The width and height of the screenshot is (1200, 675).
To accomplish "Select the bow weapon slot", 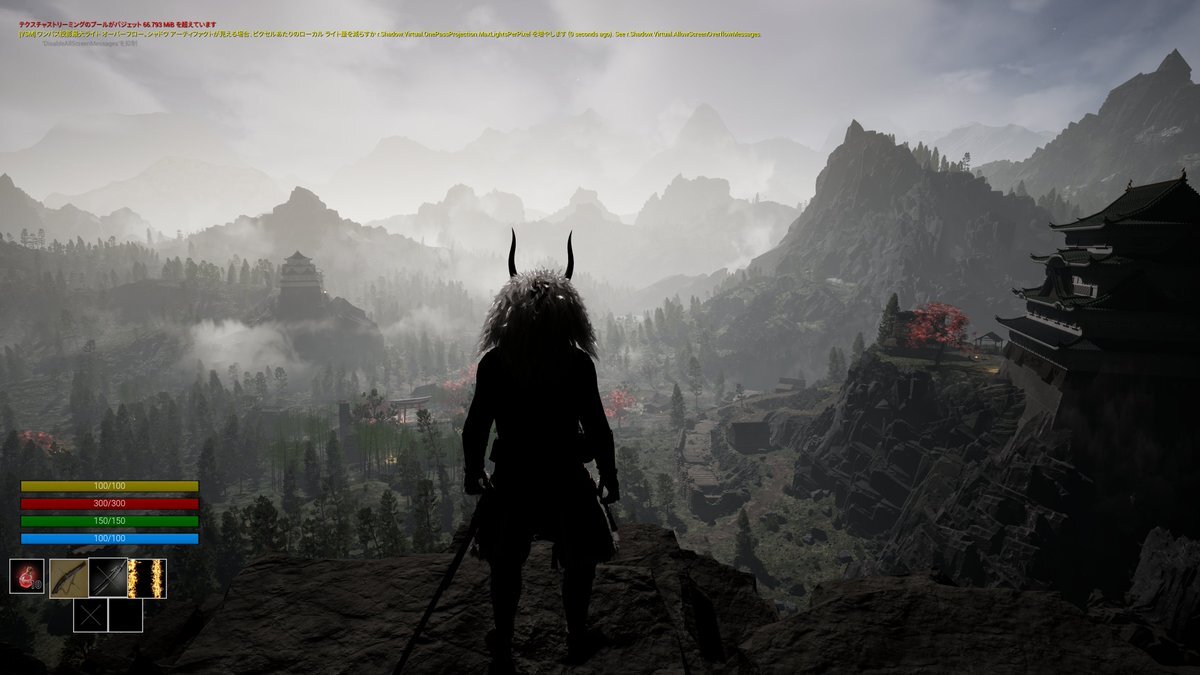I will tap(68, 578).
